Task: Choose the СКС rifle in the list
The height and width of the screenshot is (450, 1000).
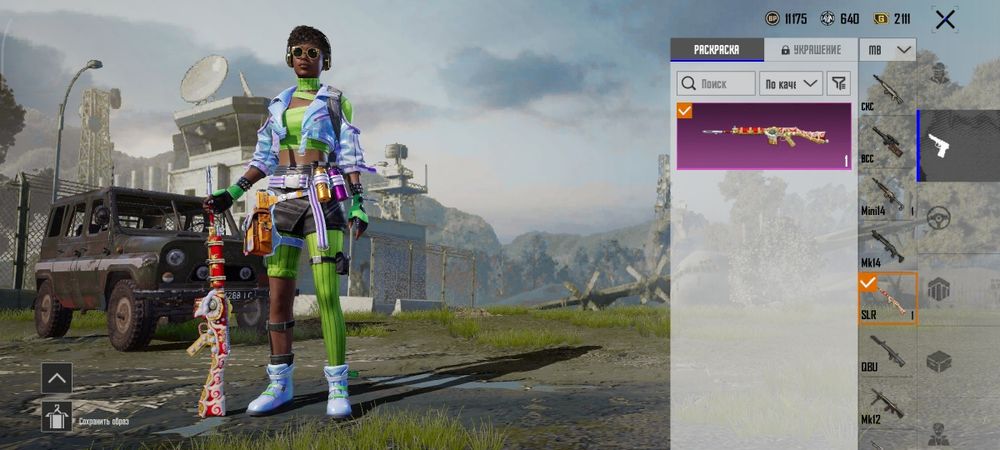Action: pos(886,92)
